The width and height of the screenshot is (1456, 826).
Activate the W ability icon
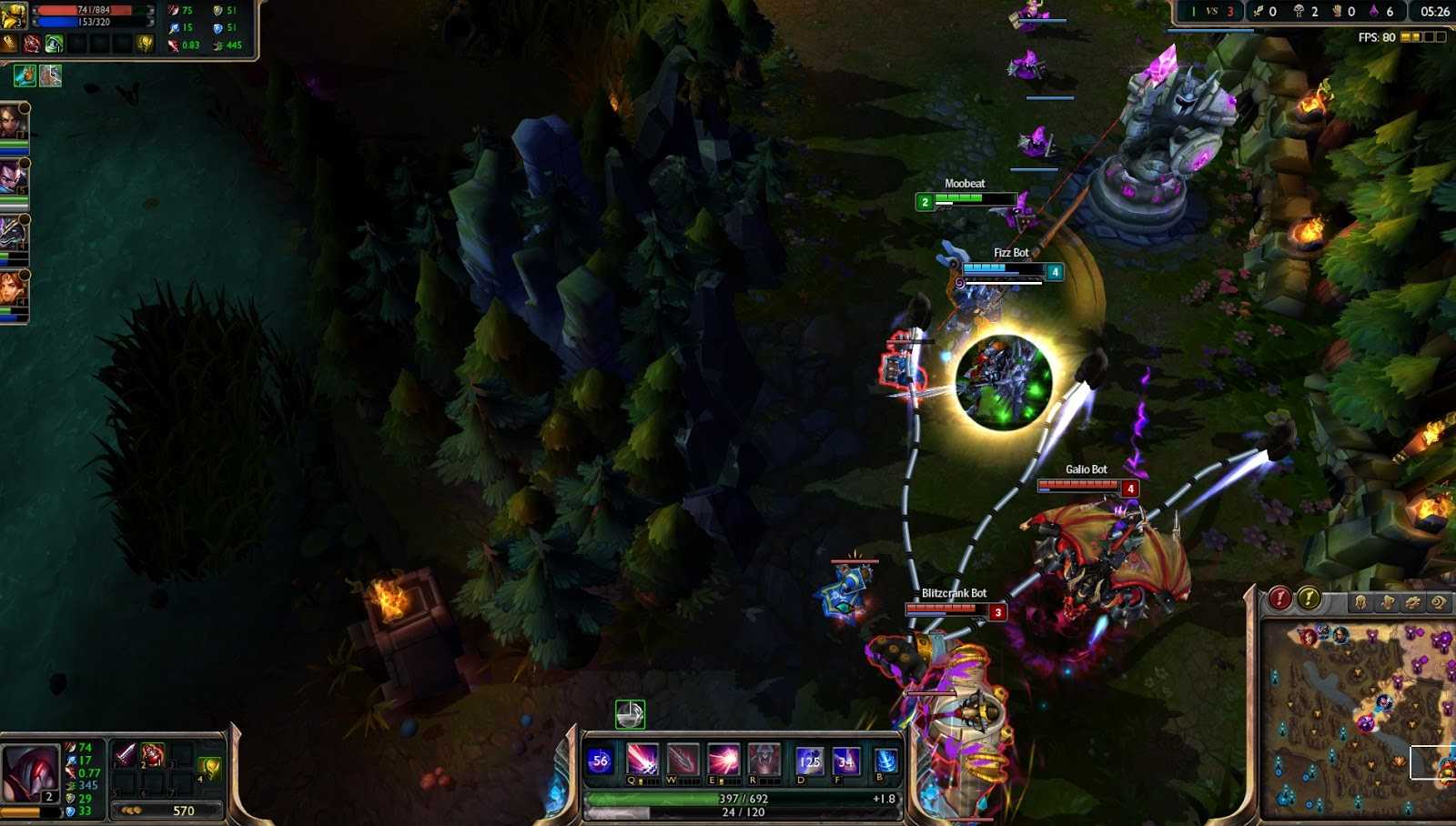(682, 758)
